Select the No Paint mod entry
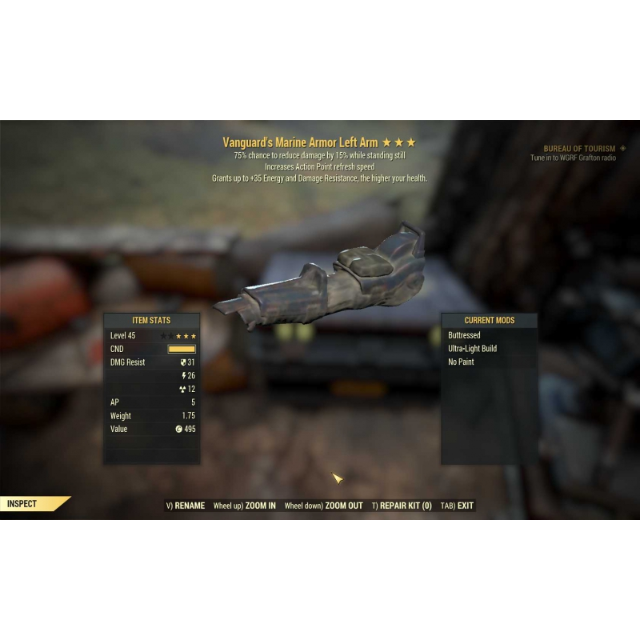The width and height of the screenshot is (640, 640). tap(462, 362)
